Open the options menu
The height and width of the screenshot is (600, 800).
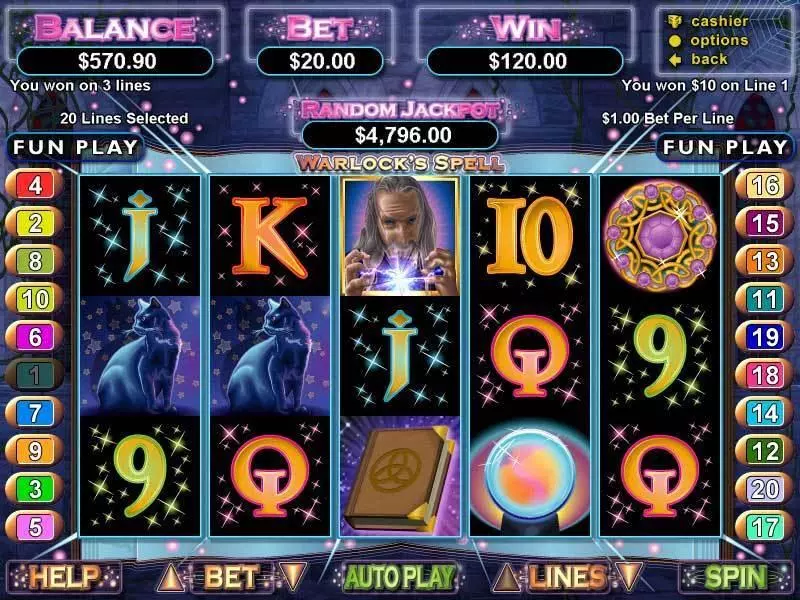(x=720, y=40)
